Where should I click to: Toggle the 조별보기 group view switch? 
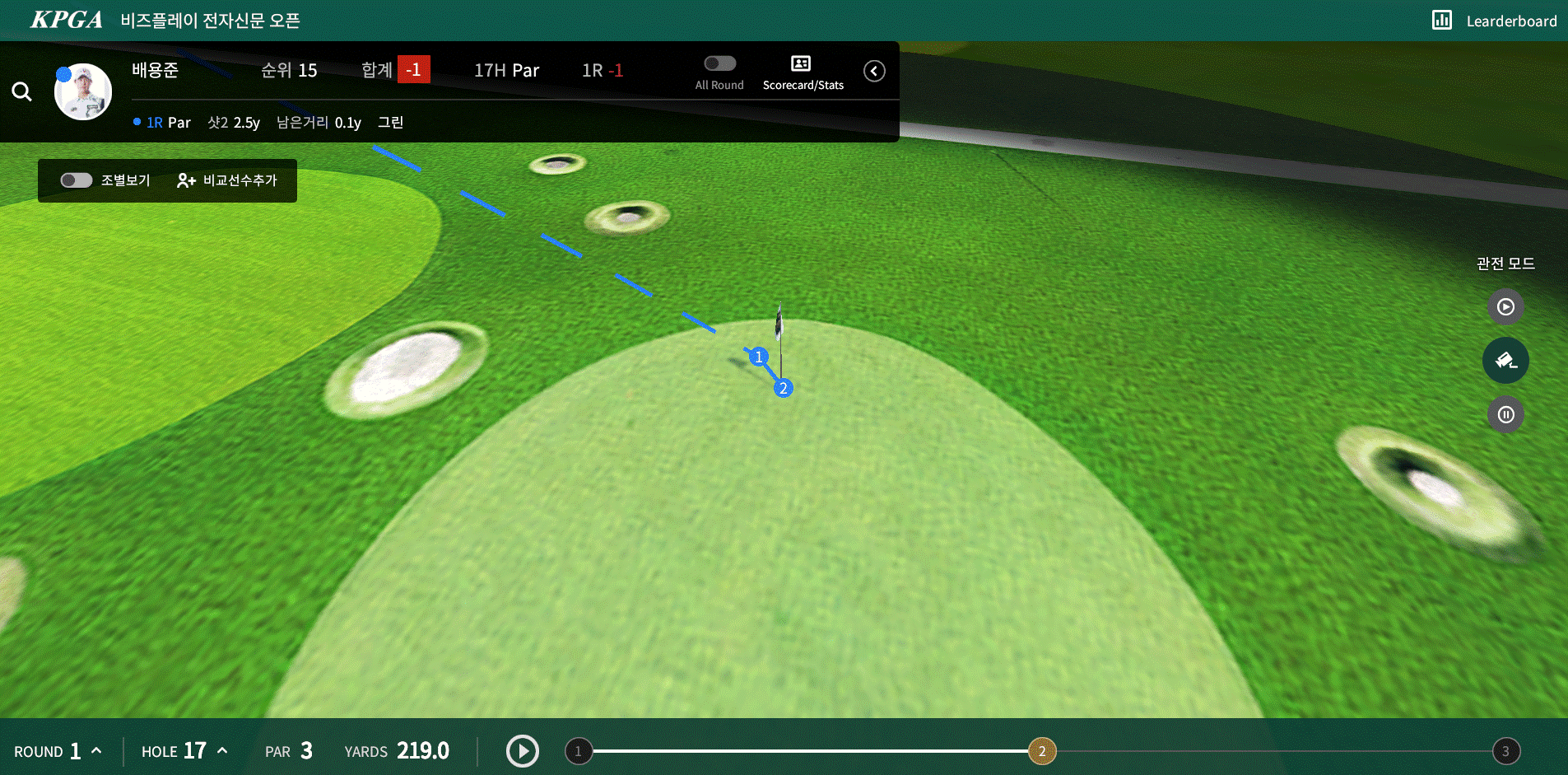point(77,180)
